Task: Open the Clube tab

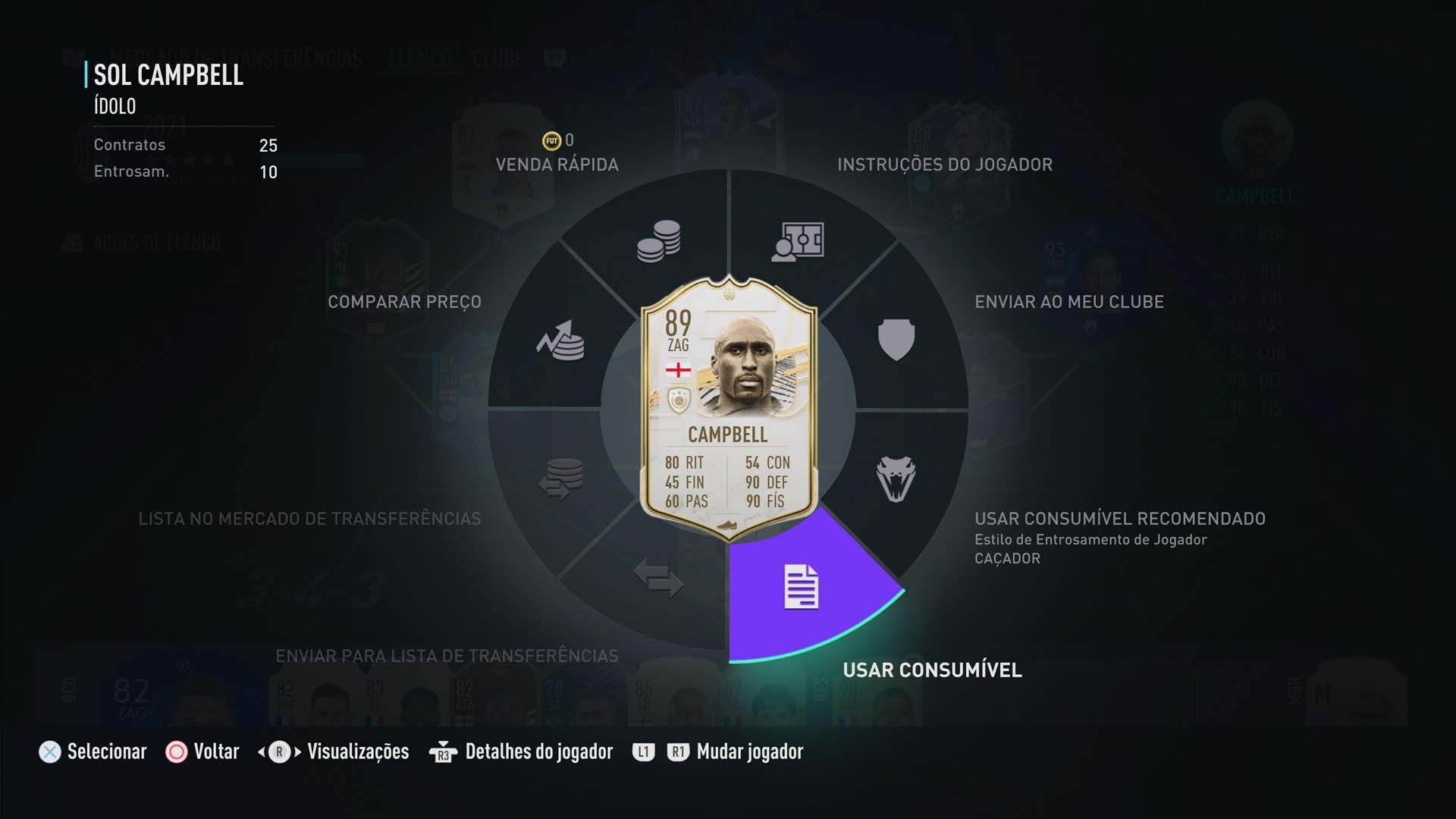Action: (499, 58)
